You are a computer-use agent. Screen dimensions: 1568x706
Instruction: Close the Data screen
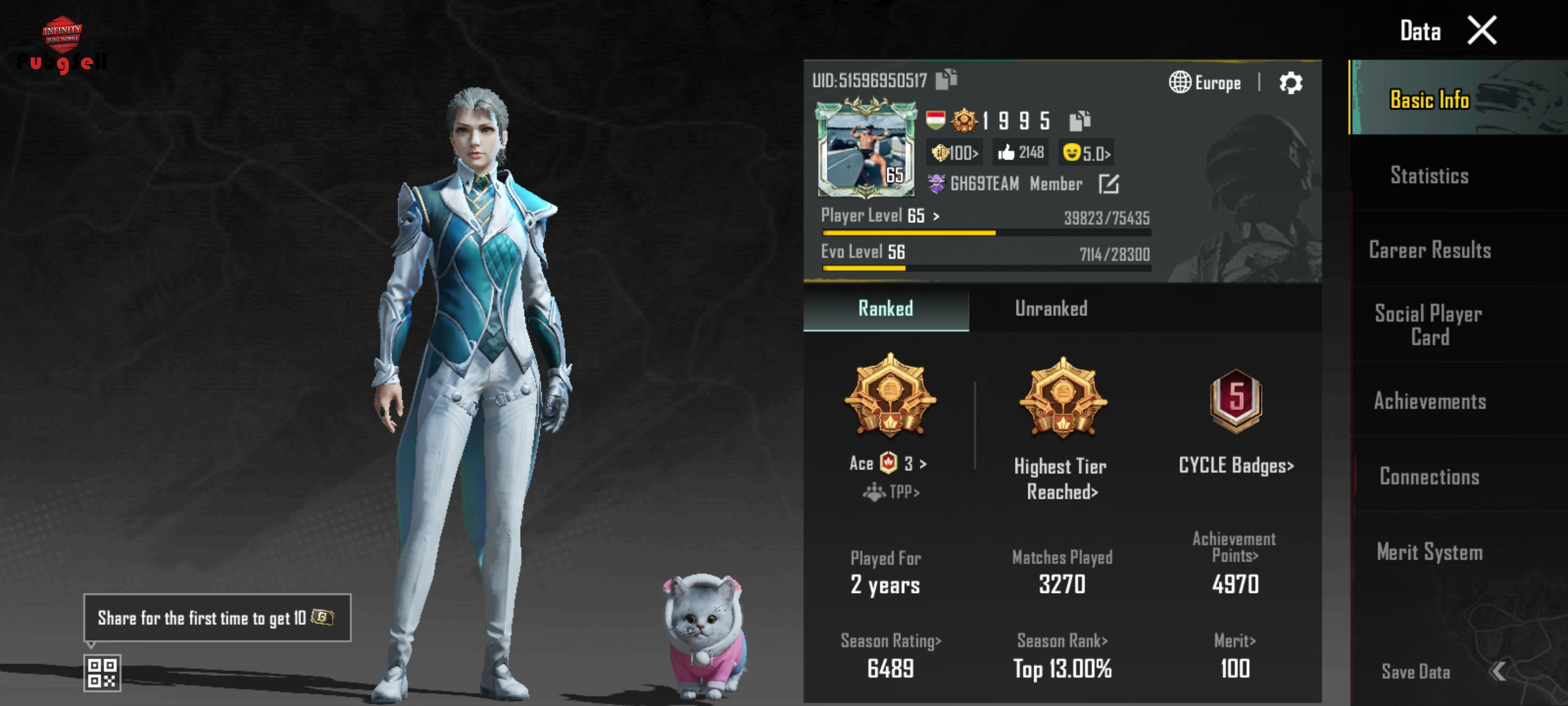pos(1482,31)
